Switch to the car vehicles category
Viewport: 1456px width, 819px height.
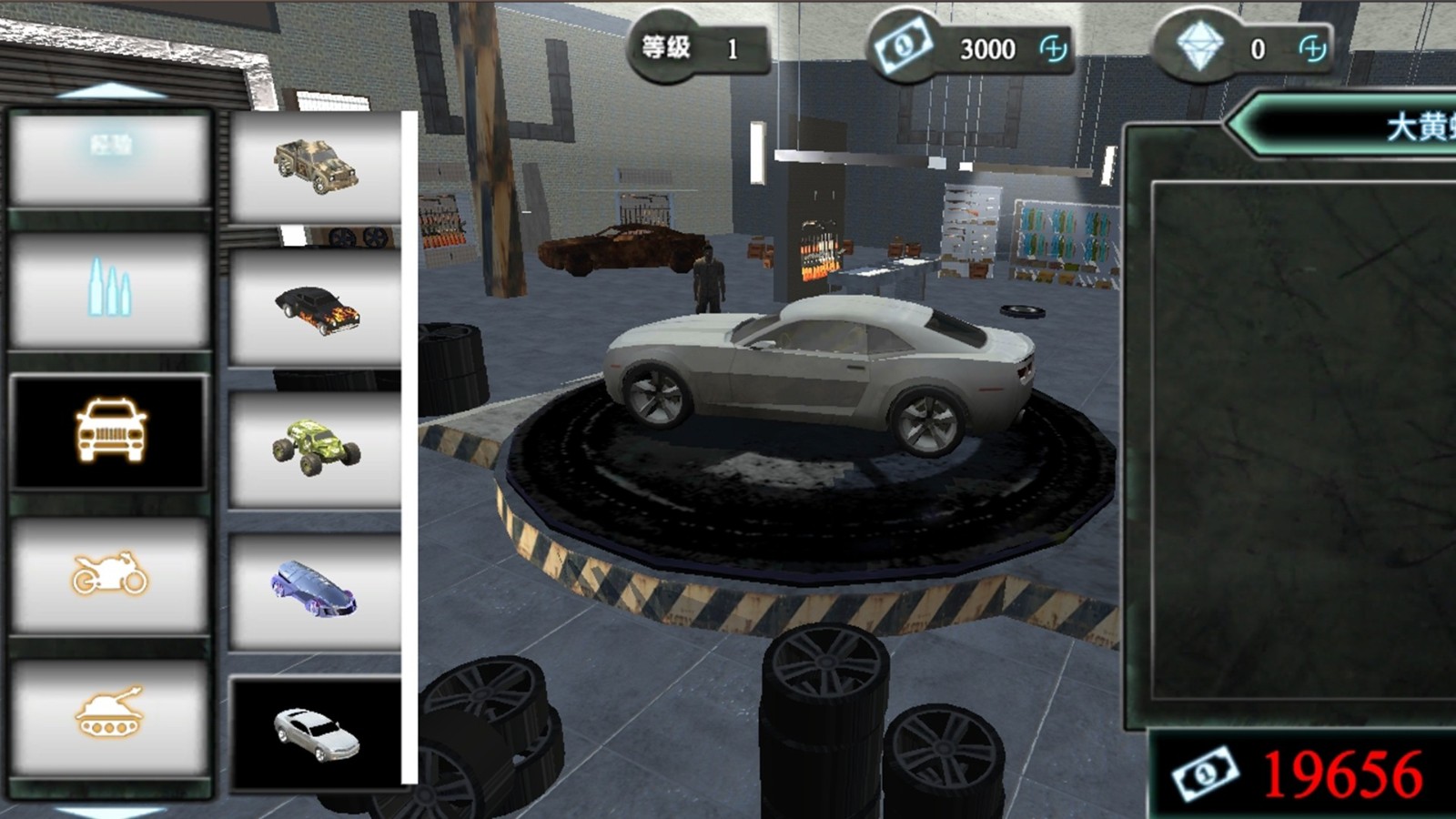tap(110, 431)
